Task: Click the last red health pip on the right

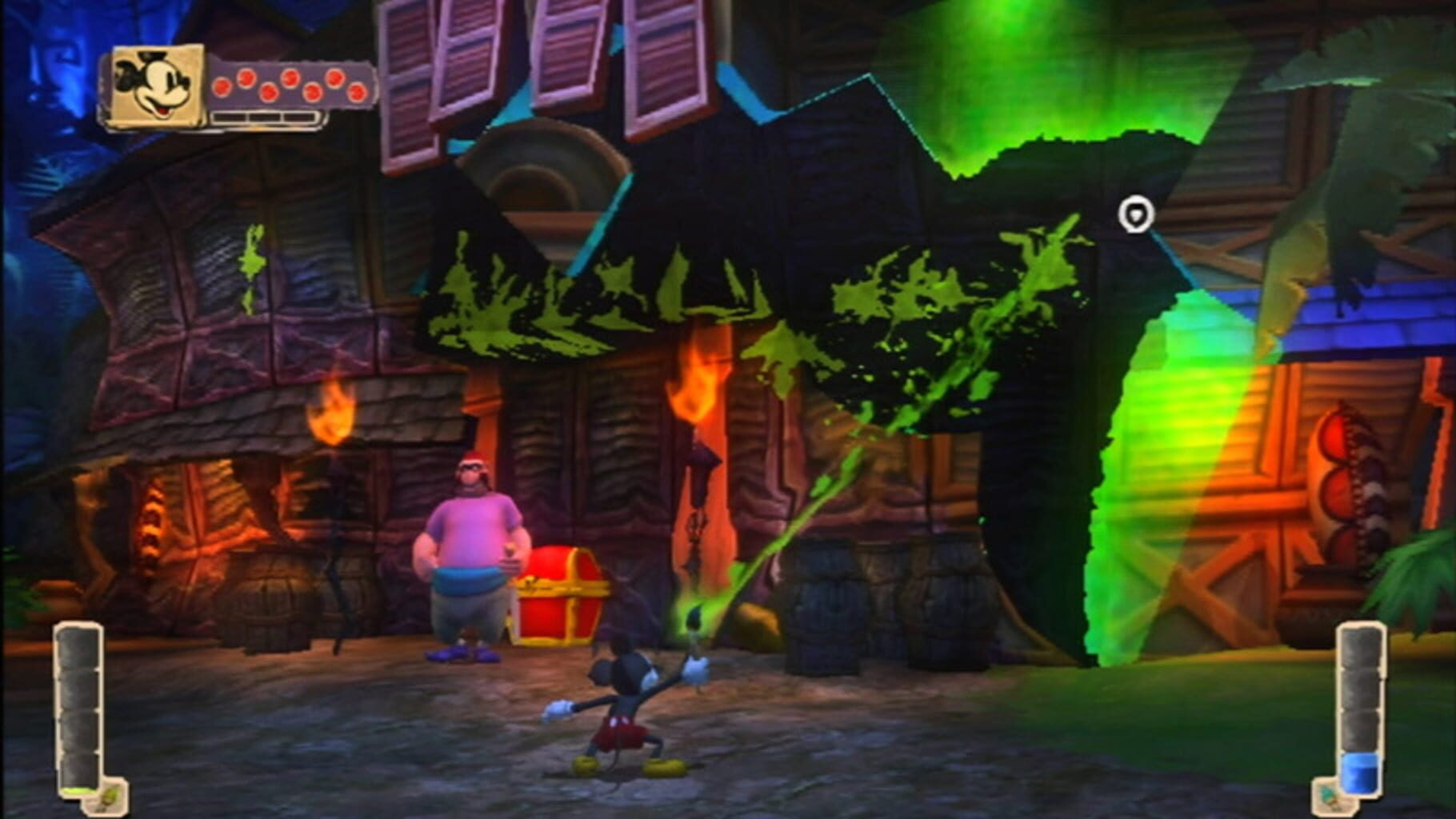Action: pos(357,92)
